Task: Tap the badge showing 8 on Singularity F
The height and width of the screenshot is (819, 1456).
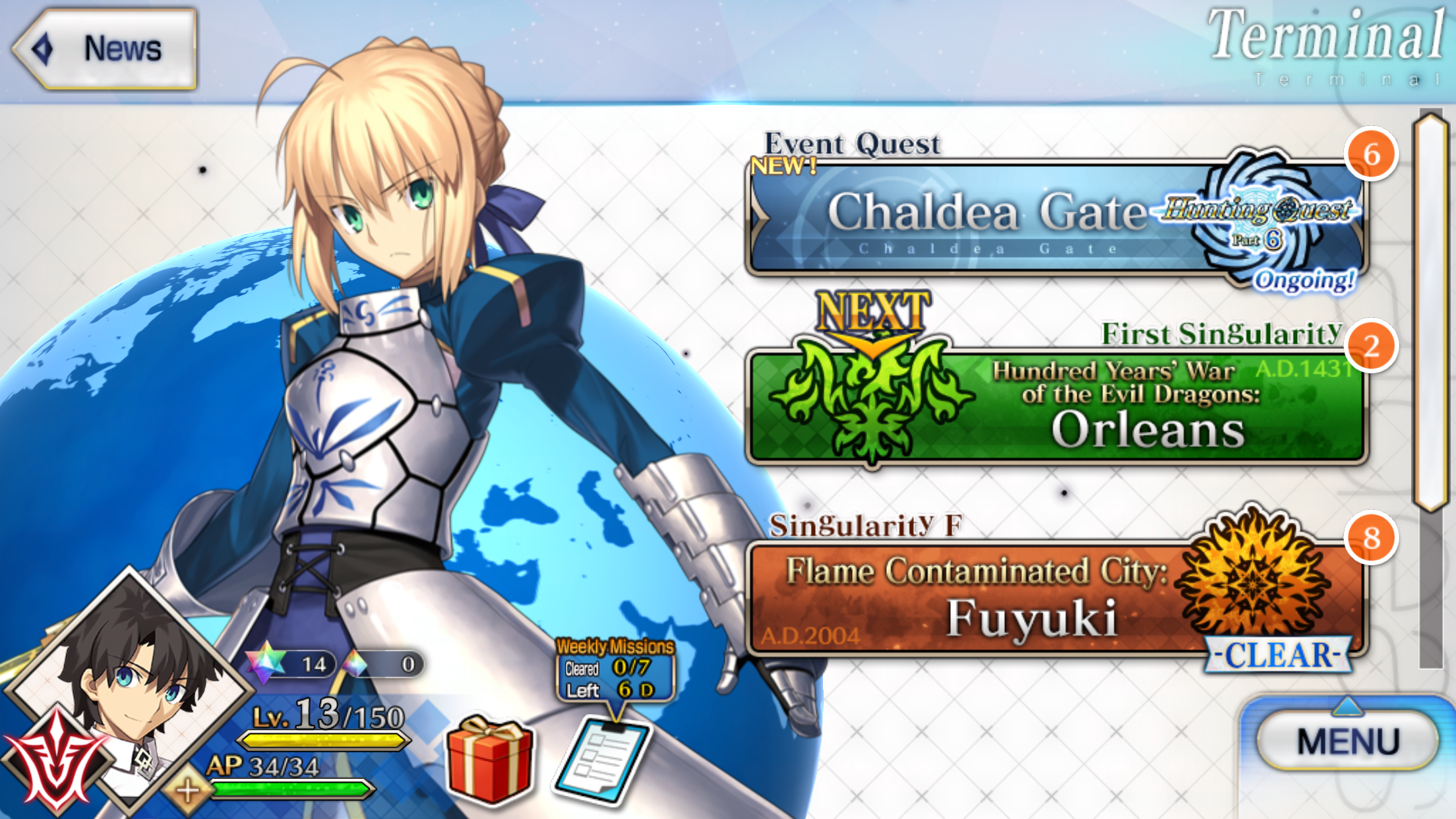Action: click(1373, 537)
